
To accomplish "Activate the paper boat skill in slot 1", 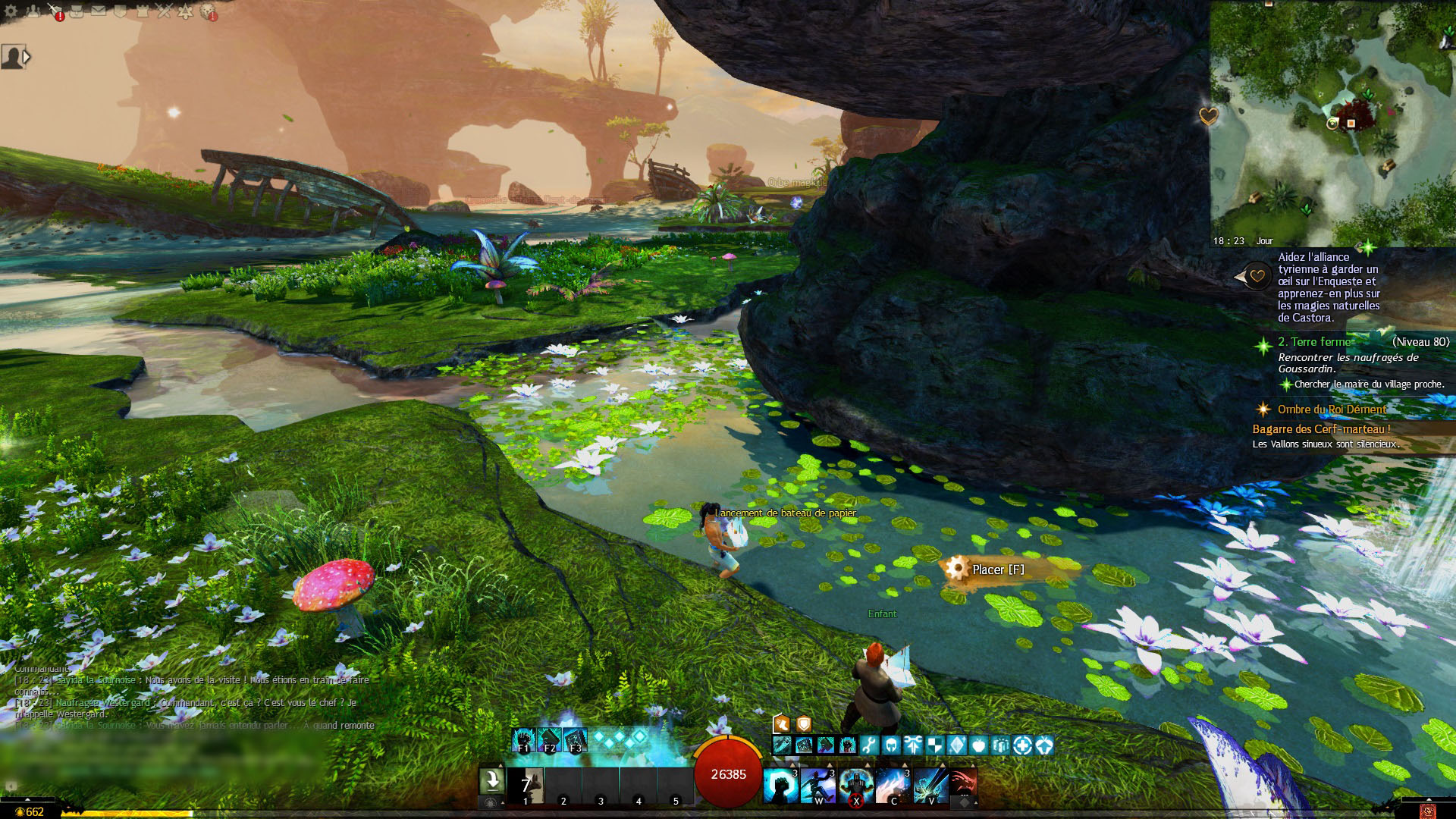I will (x=526, y=786).
